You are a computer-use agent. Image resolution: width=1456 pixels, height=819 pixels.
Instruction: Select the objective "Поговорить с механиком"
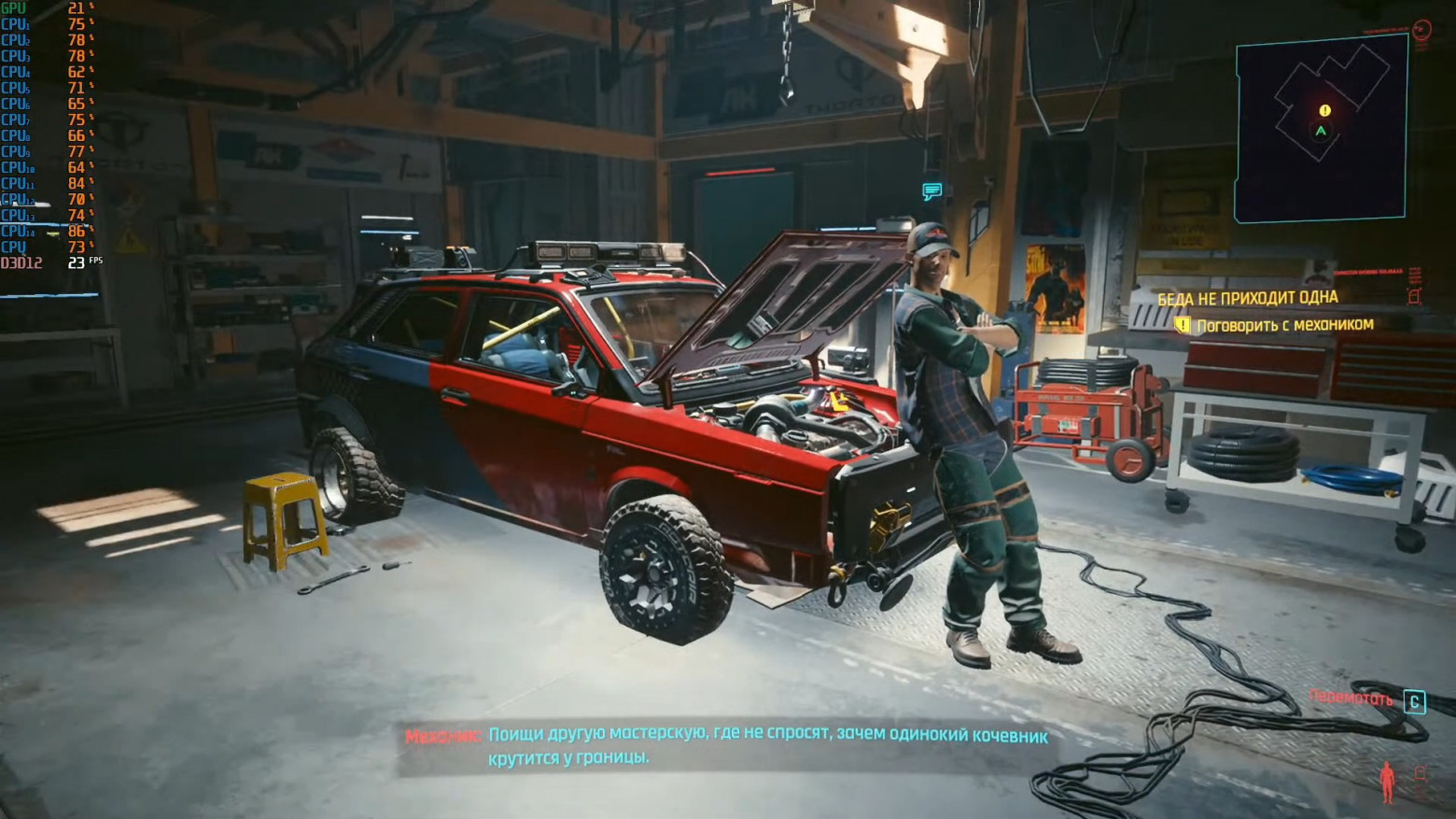coord(1284,325)
